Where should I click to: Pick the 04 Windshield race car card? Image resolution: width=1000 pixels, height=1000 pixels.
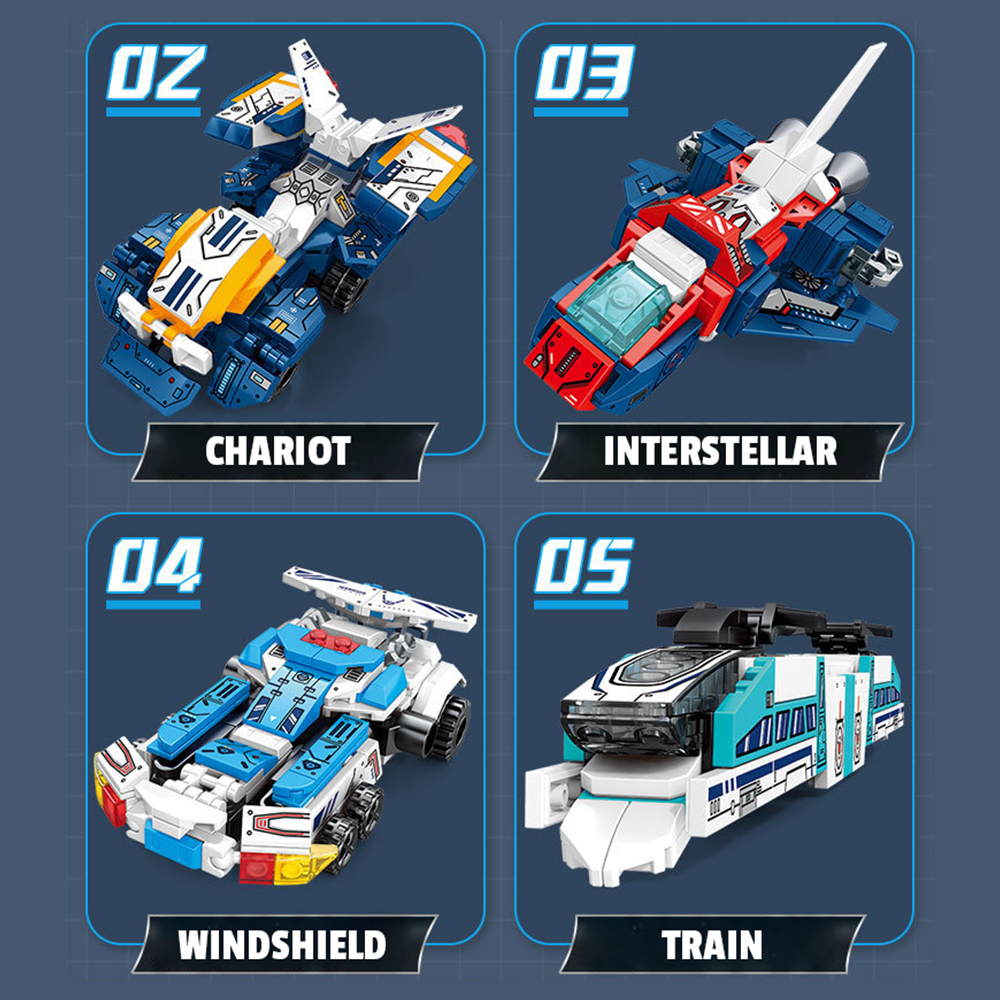(285, 730)
